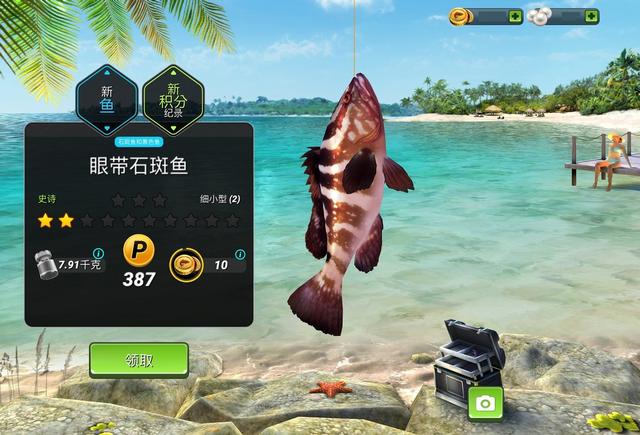Show info for the 7.91 千克 weight

(98, 254)
